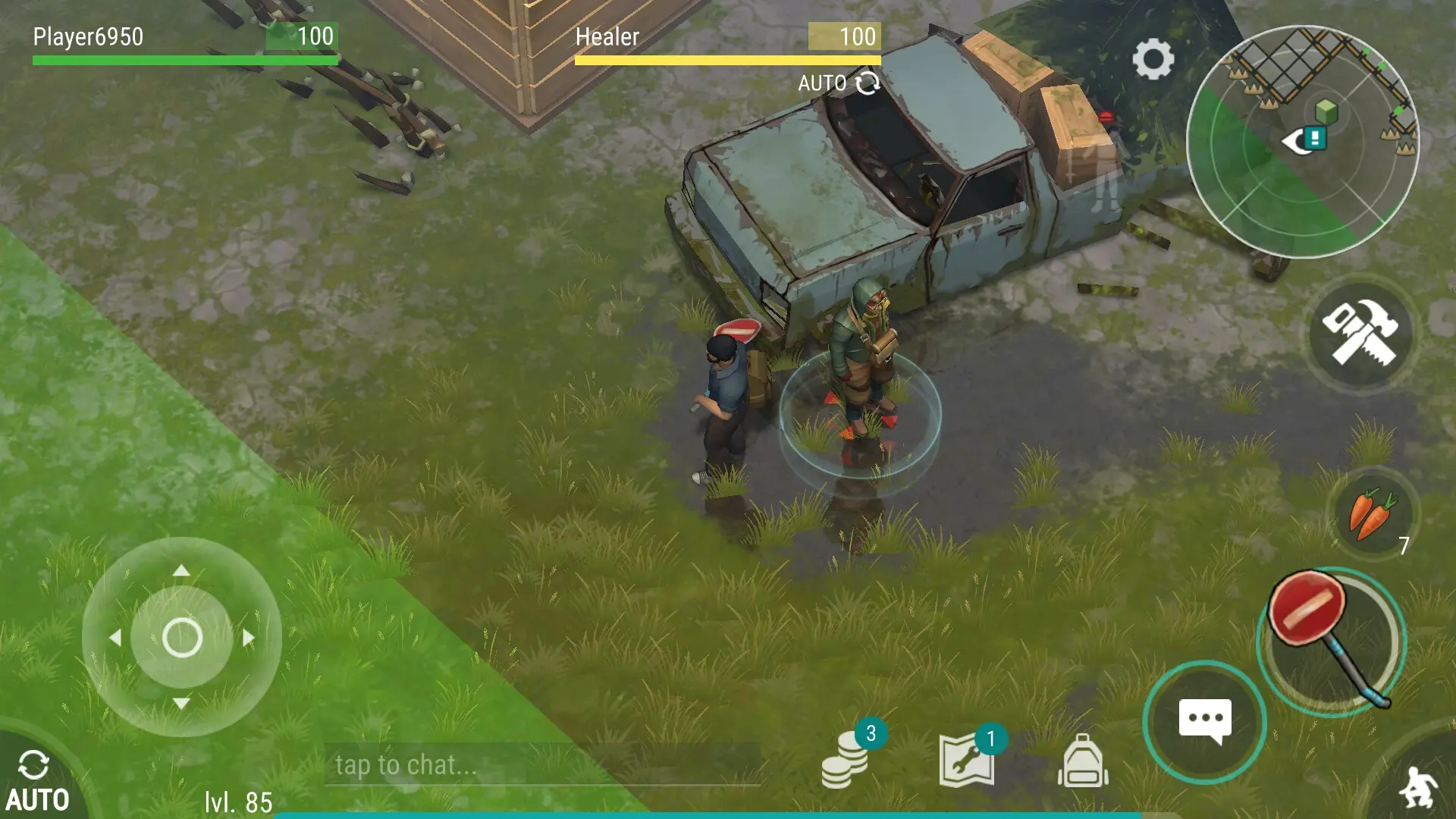Eat carrots from the quick slot
The height and width of the screenshot is (819, 1456).
coord(1371,514)
